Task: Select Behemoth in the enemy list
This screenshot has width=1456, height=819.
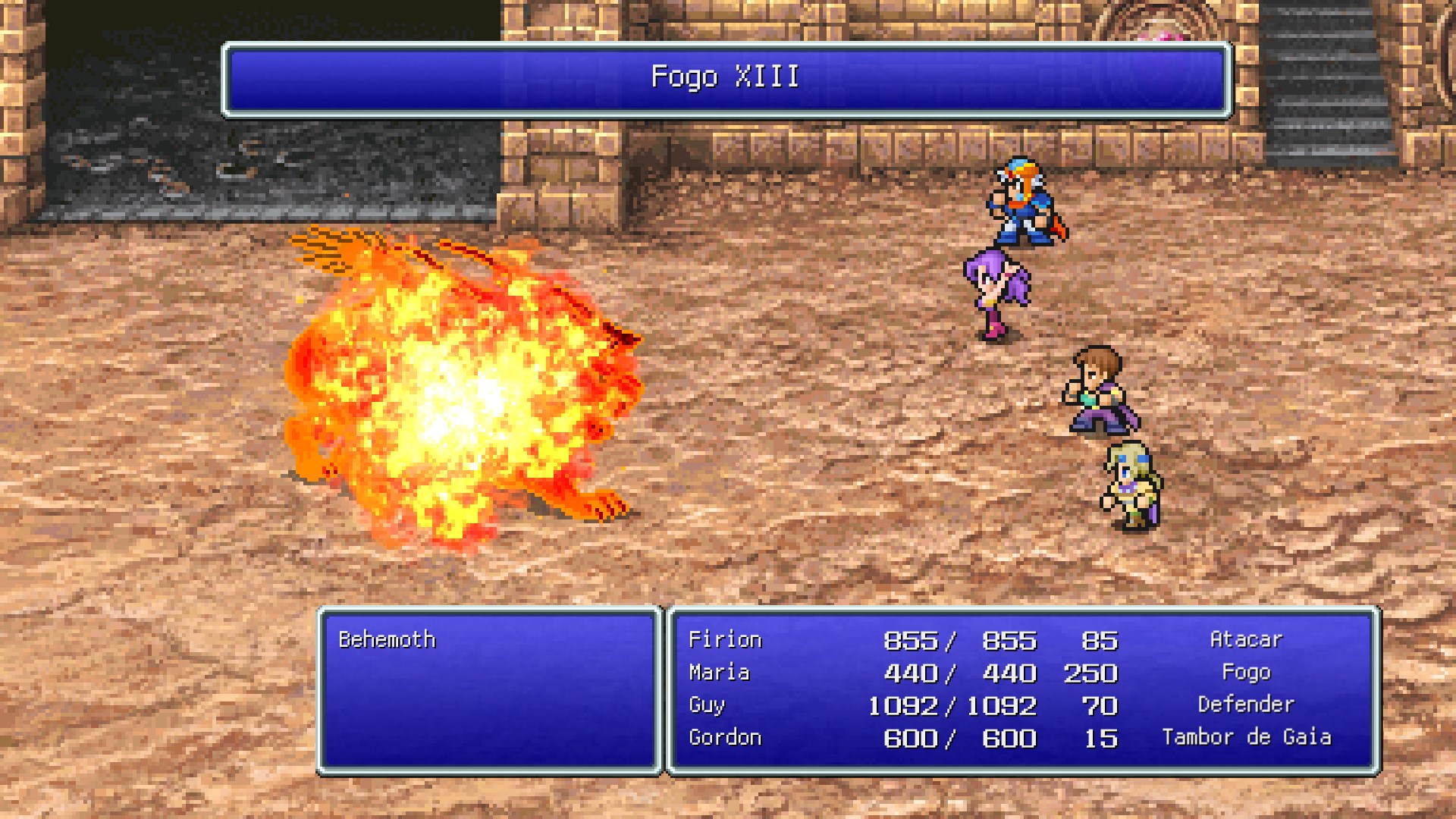Action: pos(387,640)
